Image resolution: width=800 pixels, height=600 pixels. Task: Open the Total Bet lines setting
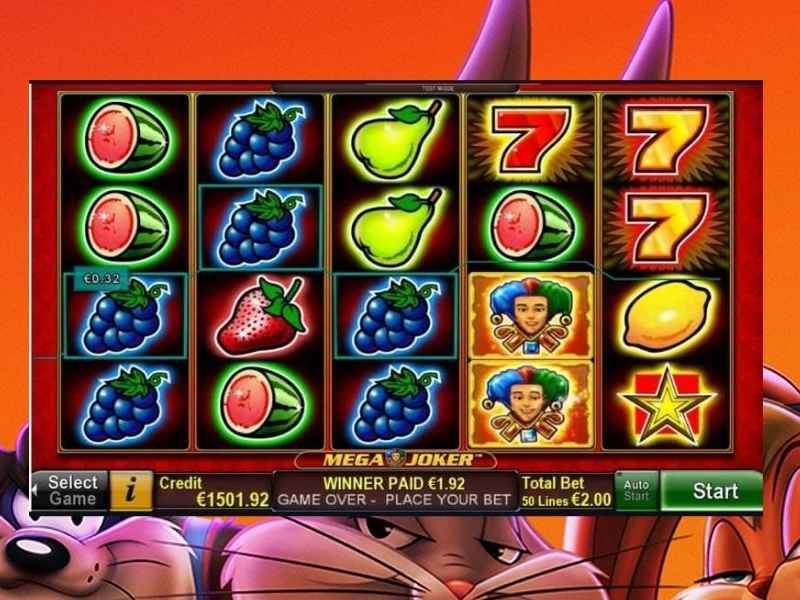[565, 491]
